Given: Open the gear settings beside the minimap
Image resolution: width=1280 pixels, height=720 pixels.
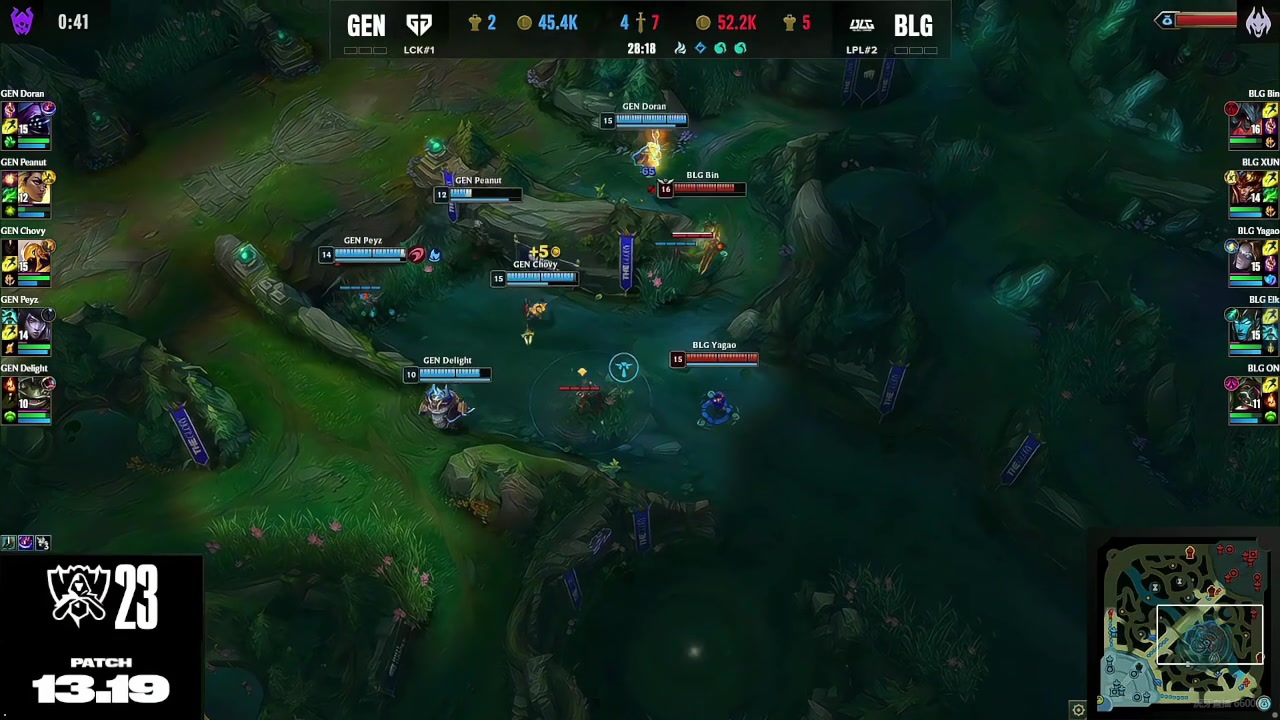Looking at the screenshot, I should point(1078,710).
